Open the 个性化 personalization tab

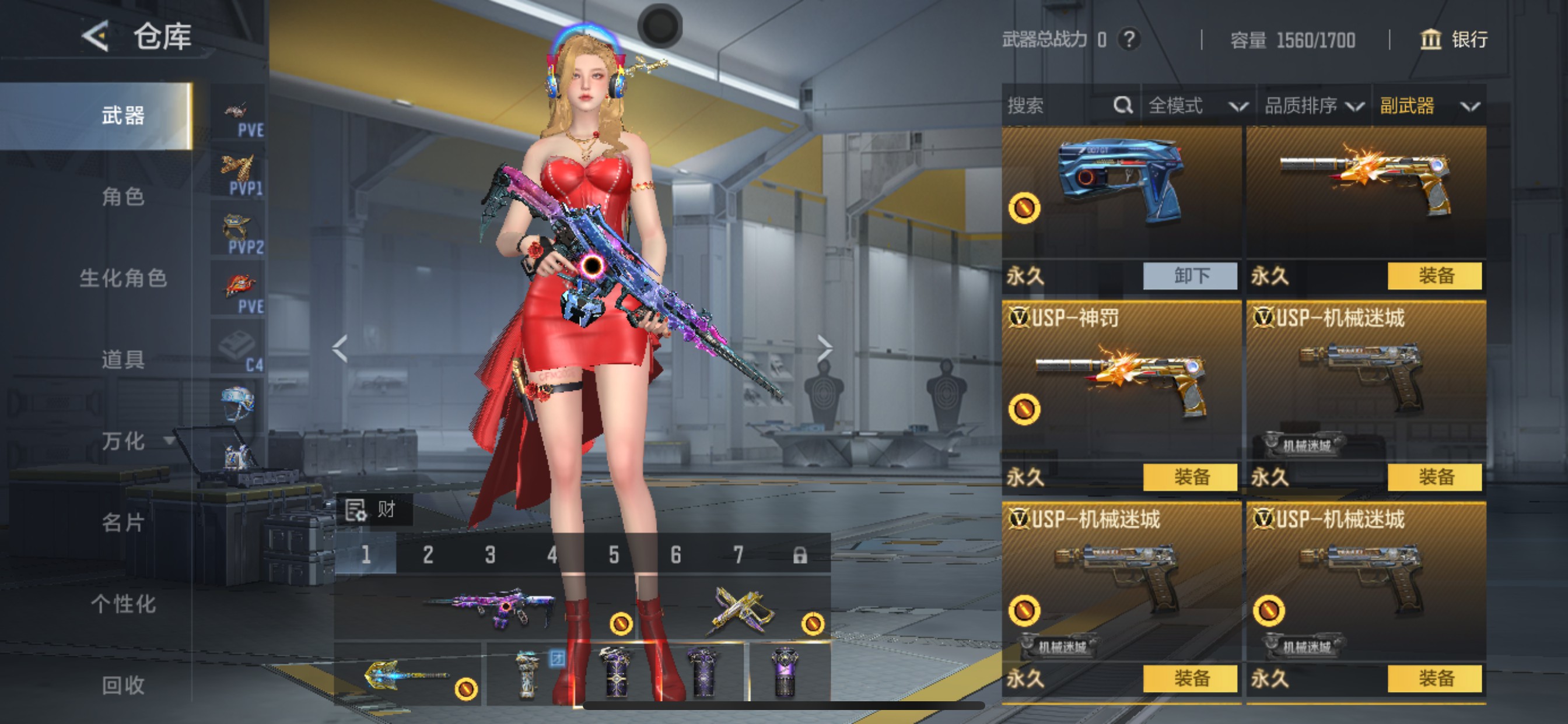[x=123, y=604]
